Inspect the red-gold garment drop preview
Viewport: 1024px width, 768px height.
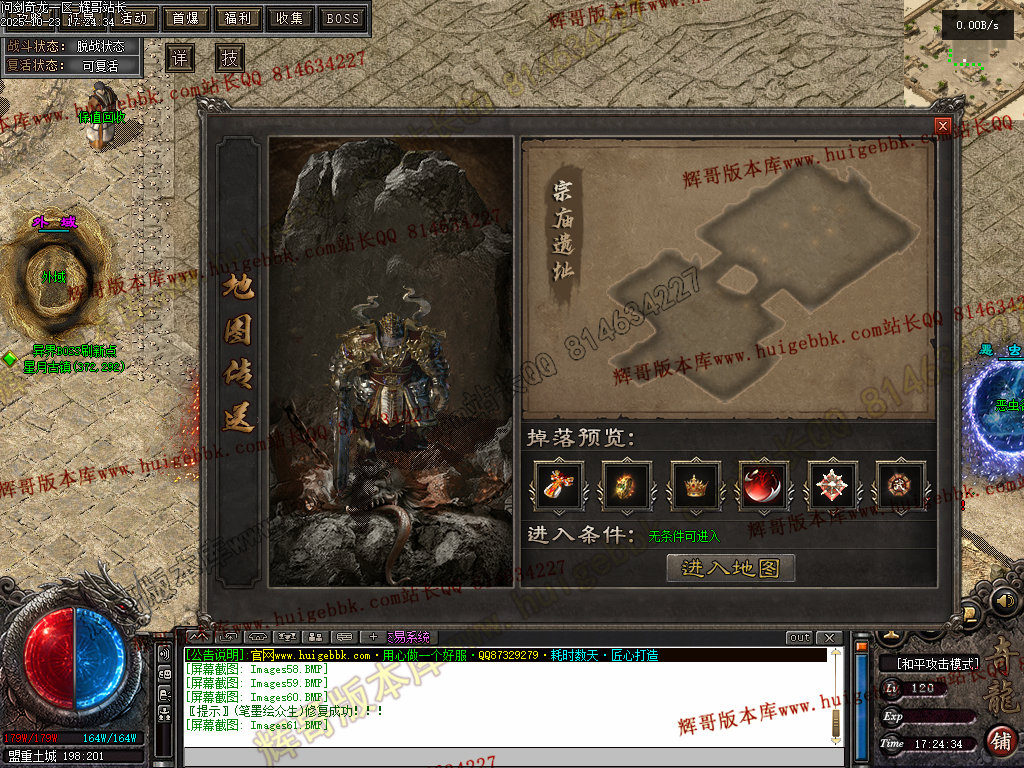coord(556,487)
